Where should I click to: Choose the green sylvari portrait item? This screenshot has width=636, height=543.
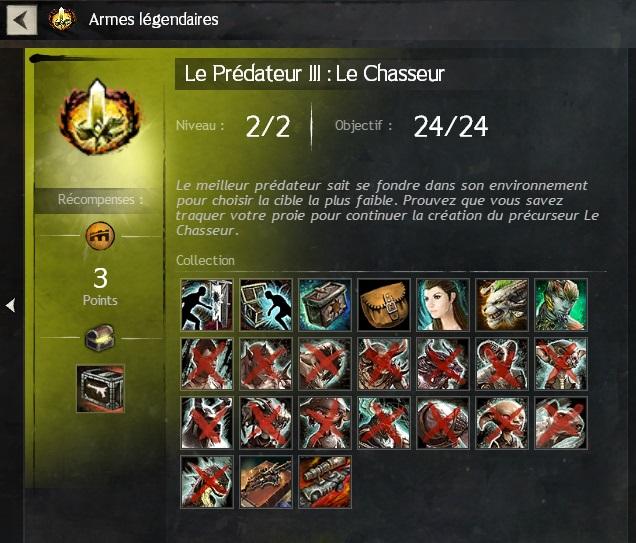pos(561,305)
